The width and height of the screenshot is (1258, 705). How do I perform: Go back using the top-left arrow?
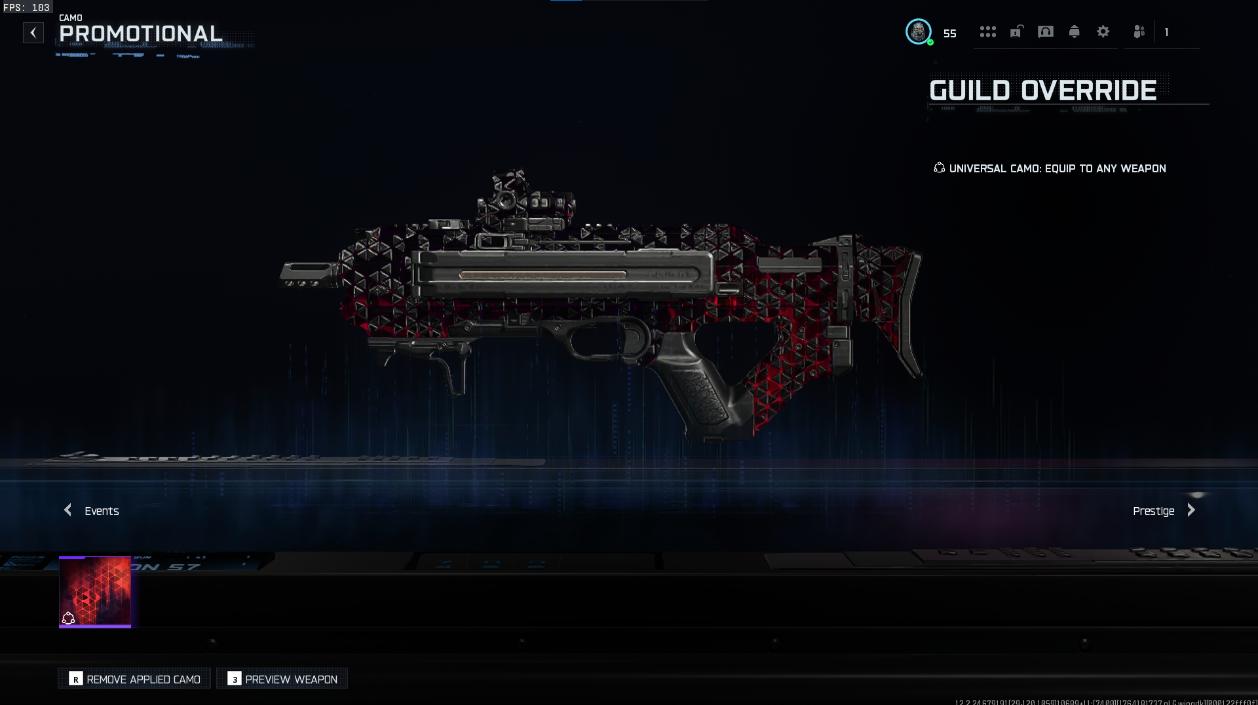pos(34,33)
